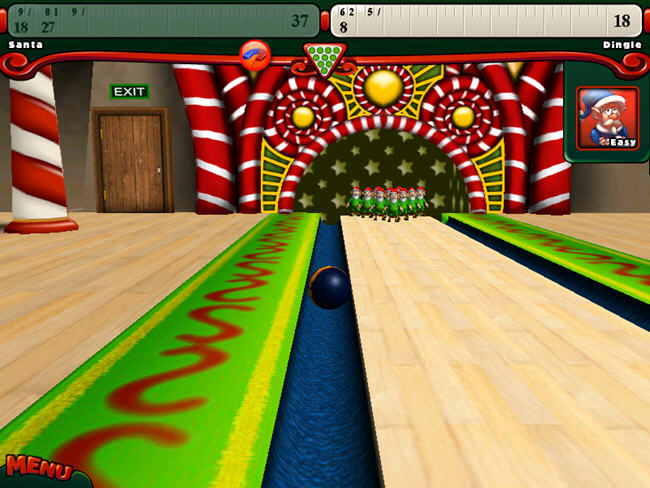650x488 pixels.
Task: Open the Menu button
Action: 38,469
